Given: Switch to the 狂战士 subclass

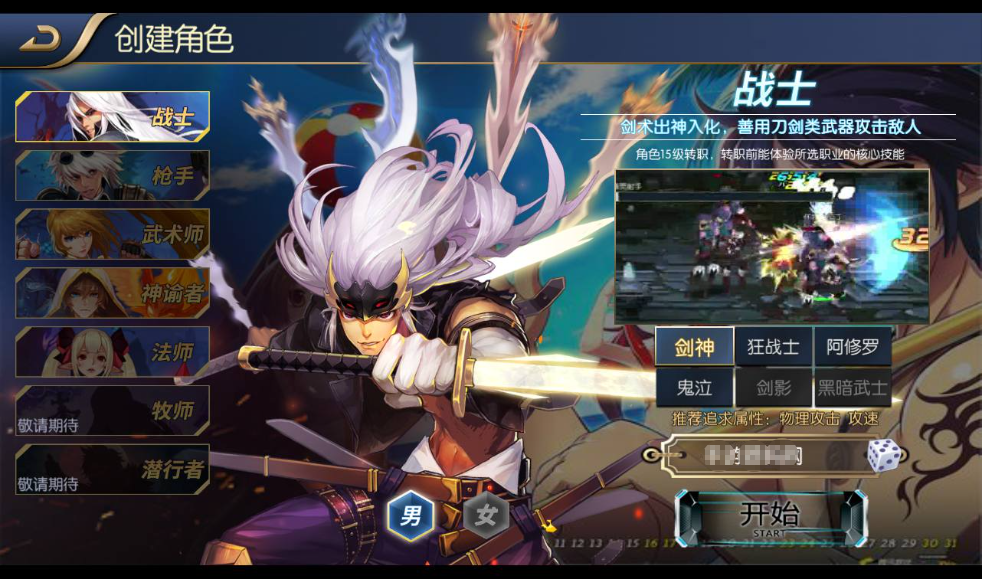Looking at the screenshot, I should pyautogui.click(x=773, y=347).
